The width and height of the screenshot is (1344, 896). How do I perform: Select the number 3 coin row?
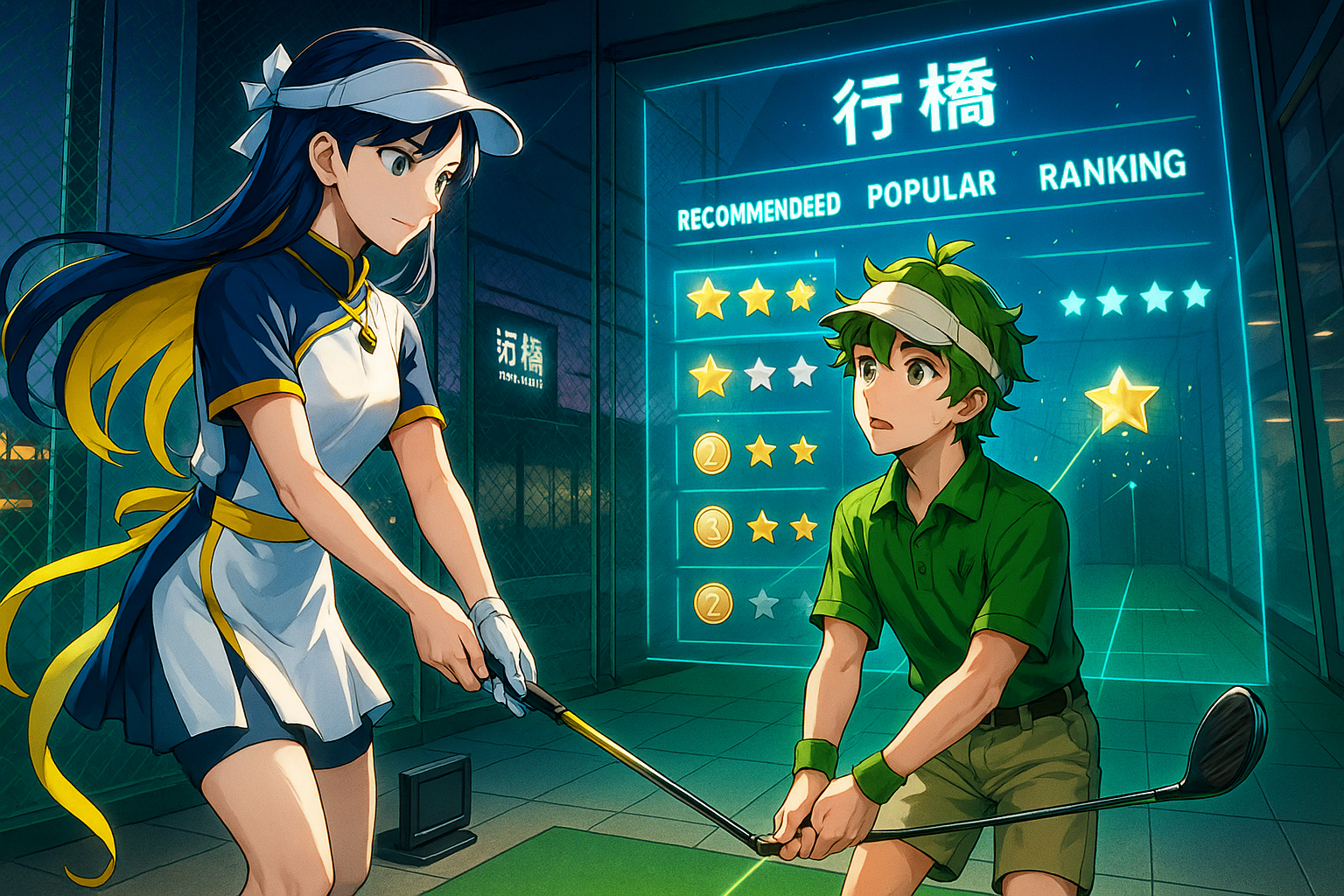[x=753, y=527]
